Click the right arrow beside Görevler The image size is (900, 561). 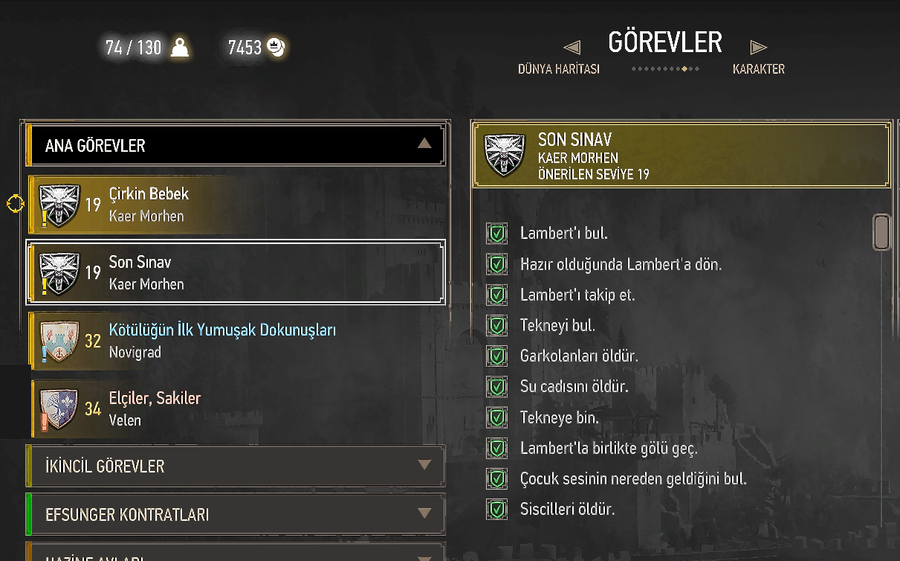pyautogui.click(x=759, y=46)
